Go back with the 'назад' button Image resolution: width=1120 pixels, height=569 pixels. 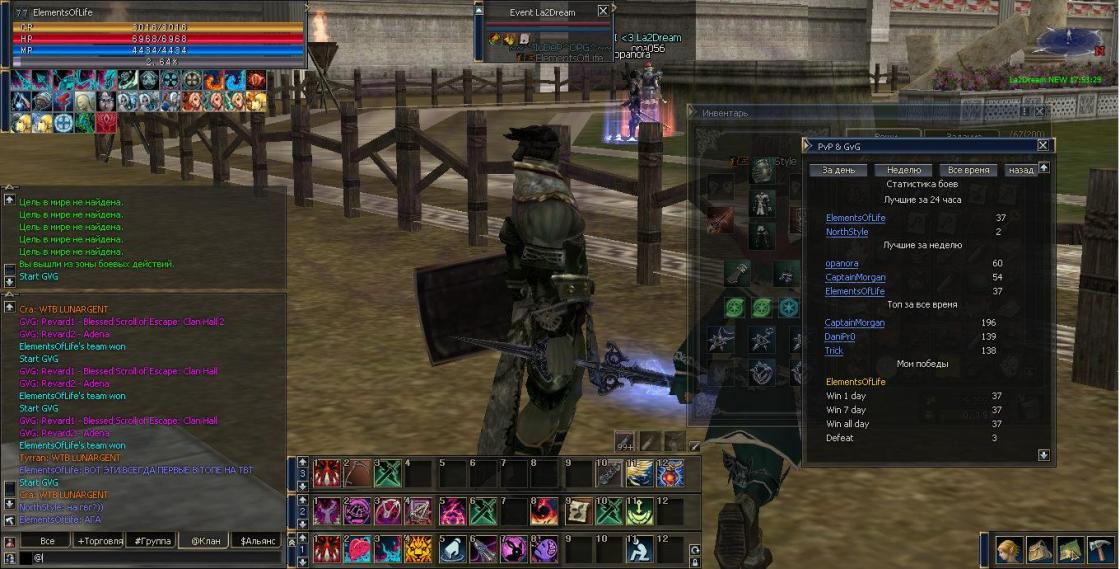tap(1021, 170)
